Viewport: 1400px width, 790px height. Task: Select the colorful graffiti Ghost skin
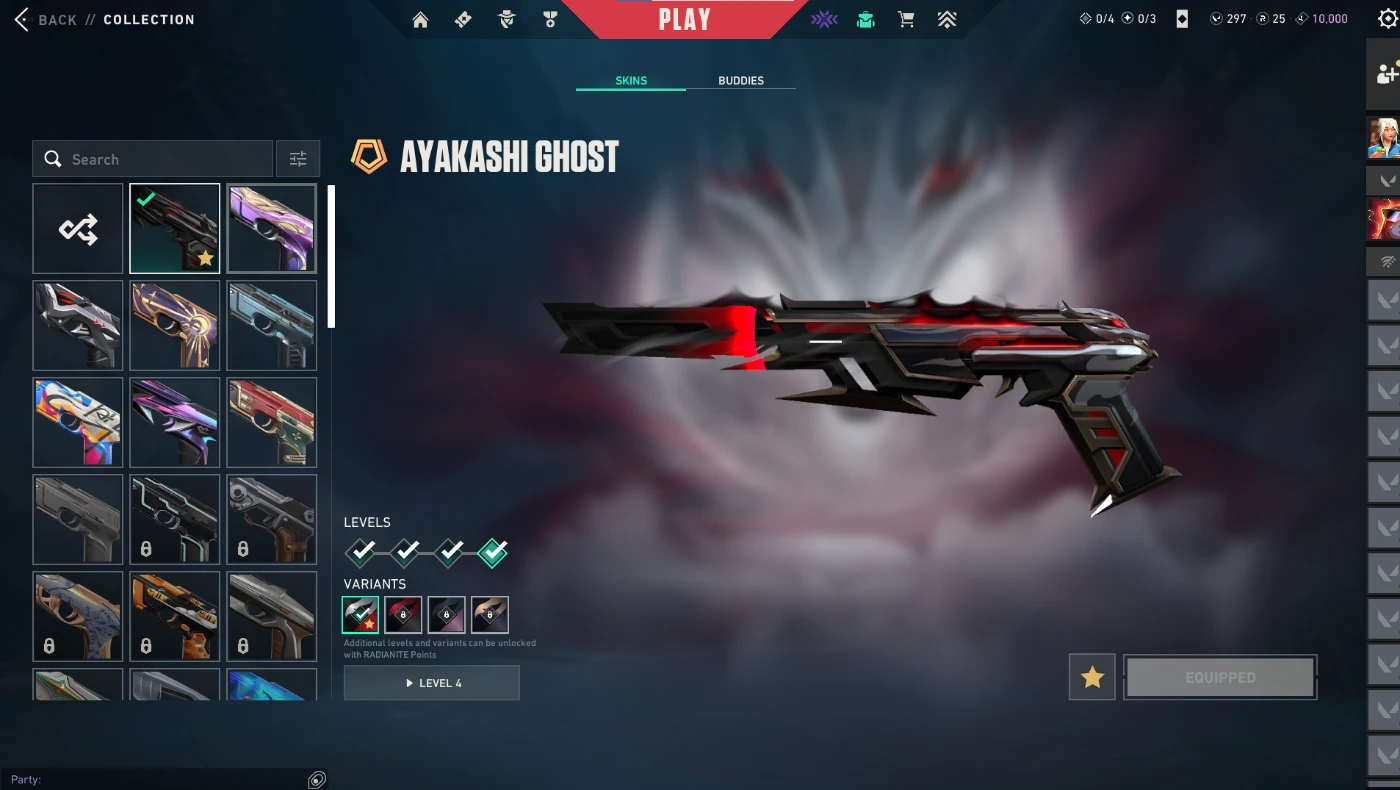click(78, 423)
